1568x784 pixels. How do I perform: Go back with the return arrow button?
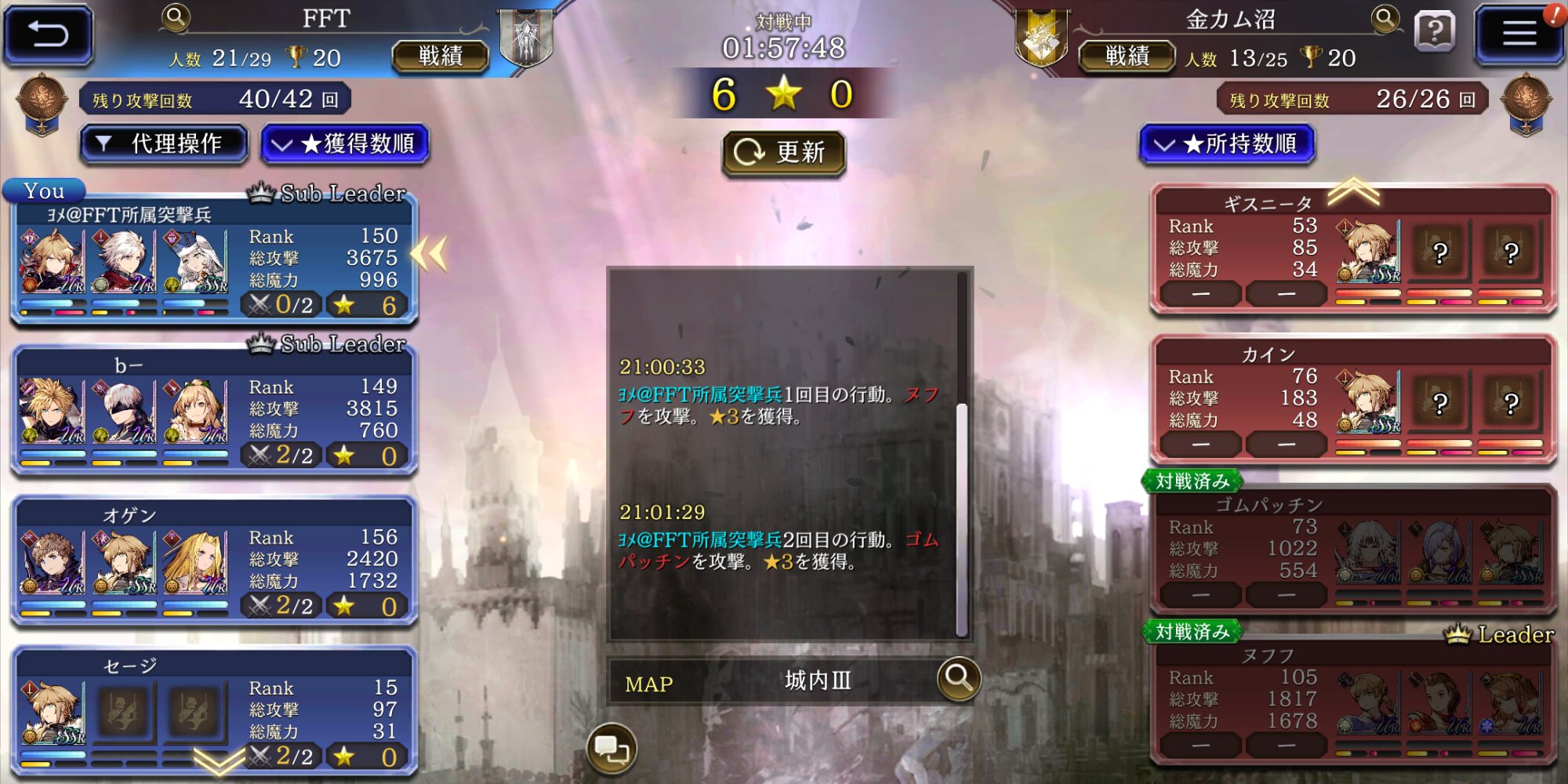pyautogui.click(x=49, y=34)
